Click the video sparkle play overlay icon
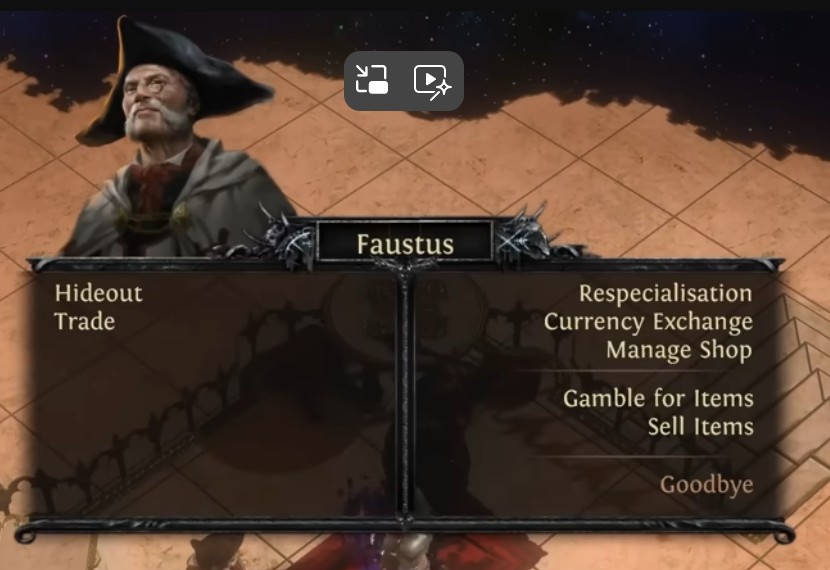 coord(434,80)
